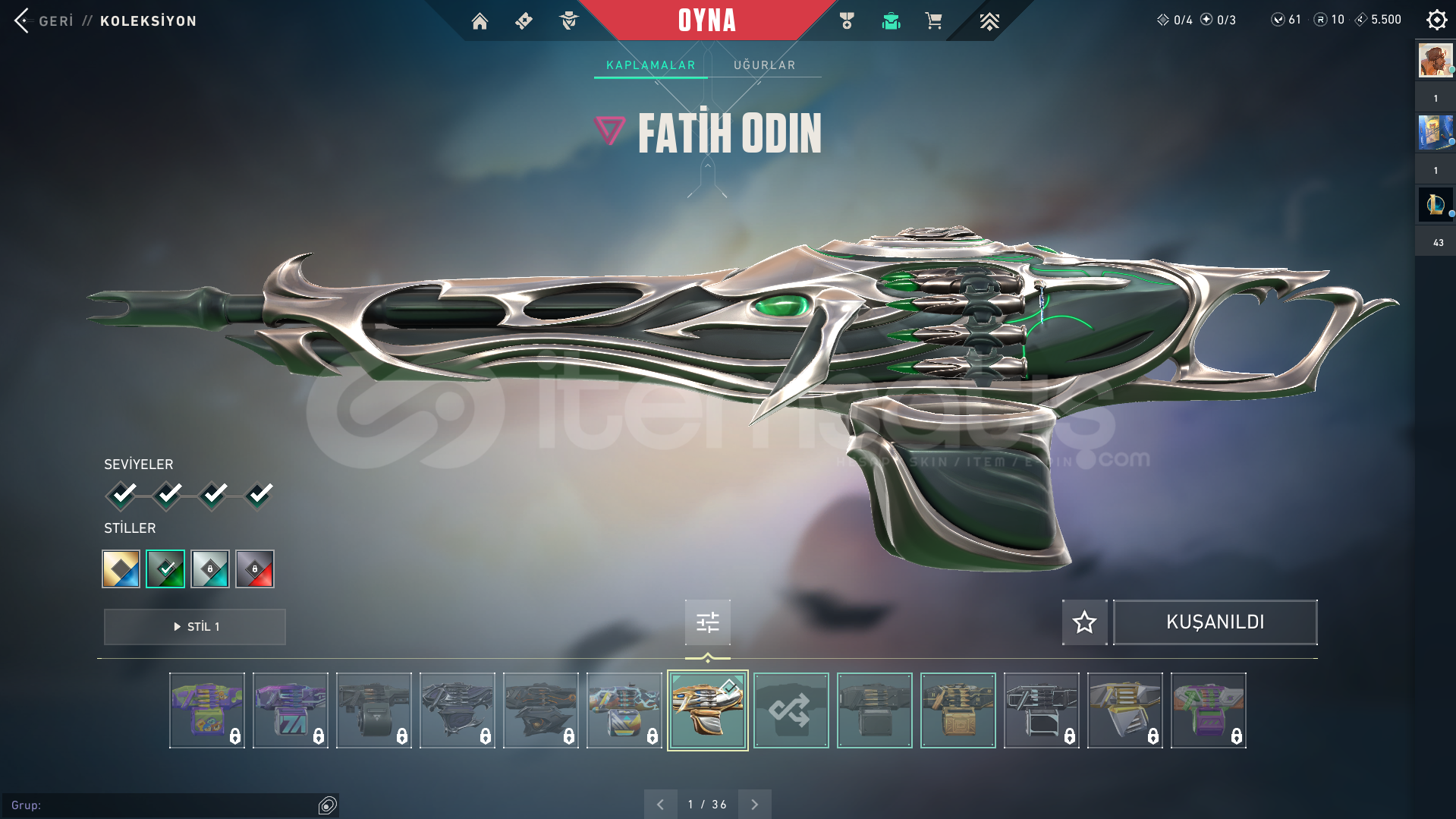This screenshot has height=819, width=1456.
Task: Open the settings gear icon
Action: pos(1436,20)
